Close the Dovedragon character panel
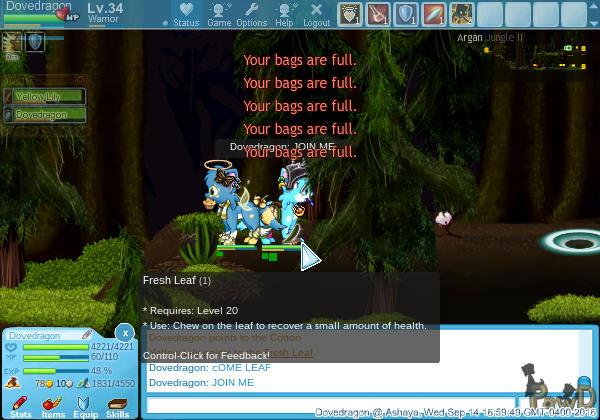Screen dimensions: 600x420 coord(124,332)
